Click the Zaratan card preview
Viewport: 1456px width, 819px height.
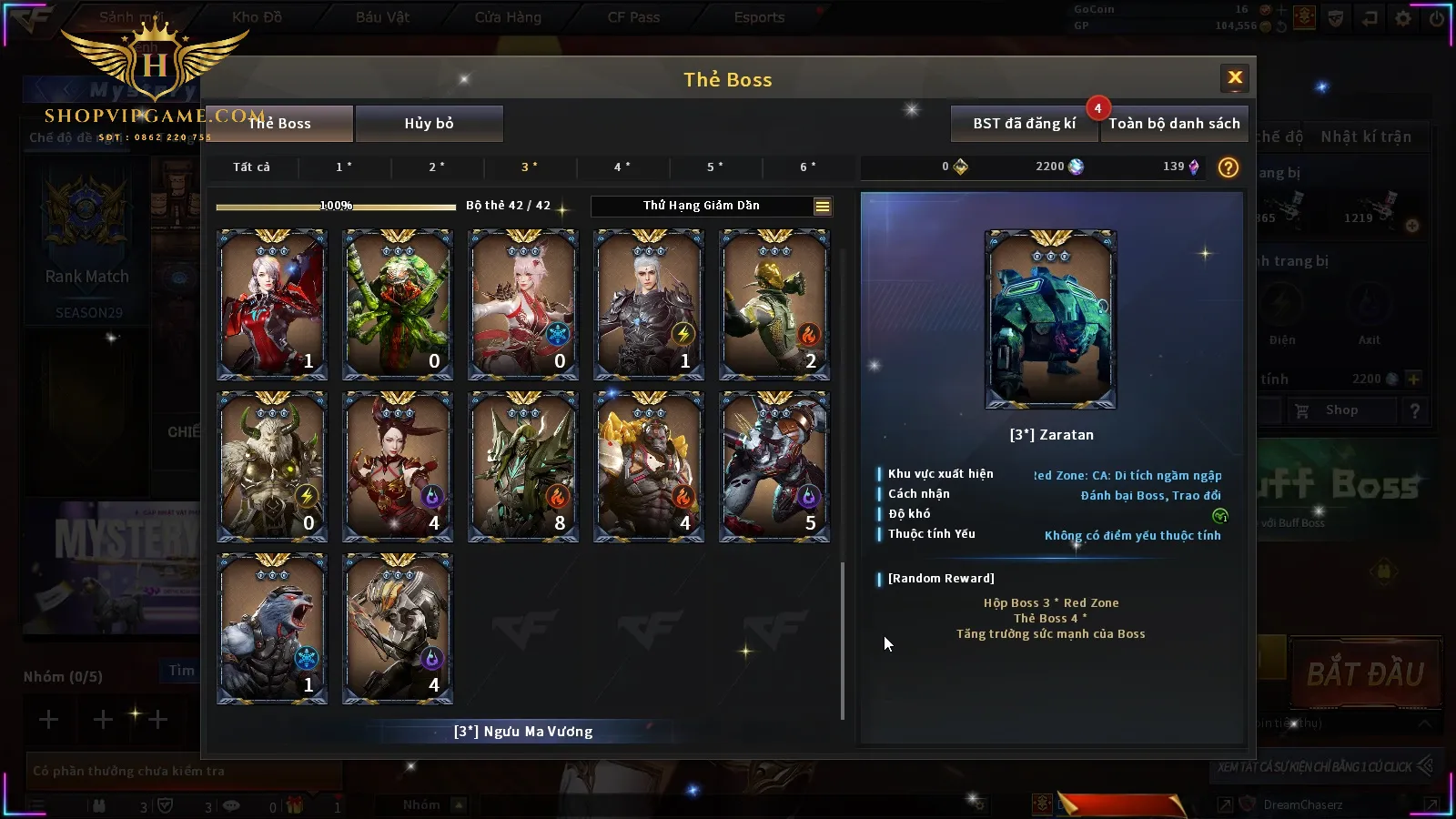pyautogui.click(x=1050, y=319)
